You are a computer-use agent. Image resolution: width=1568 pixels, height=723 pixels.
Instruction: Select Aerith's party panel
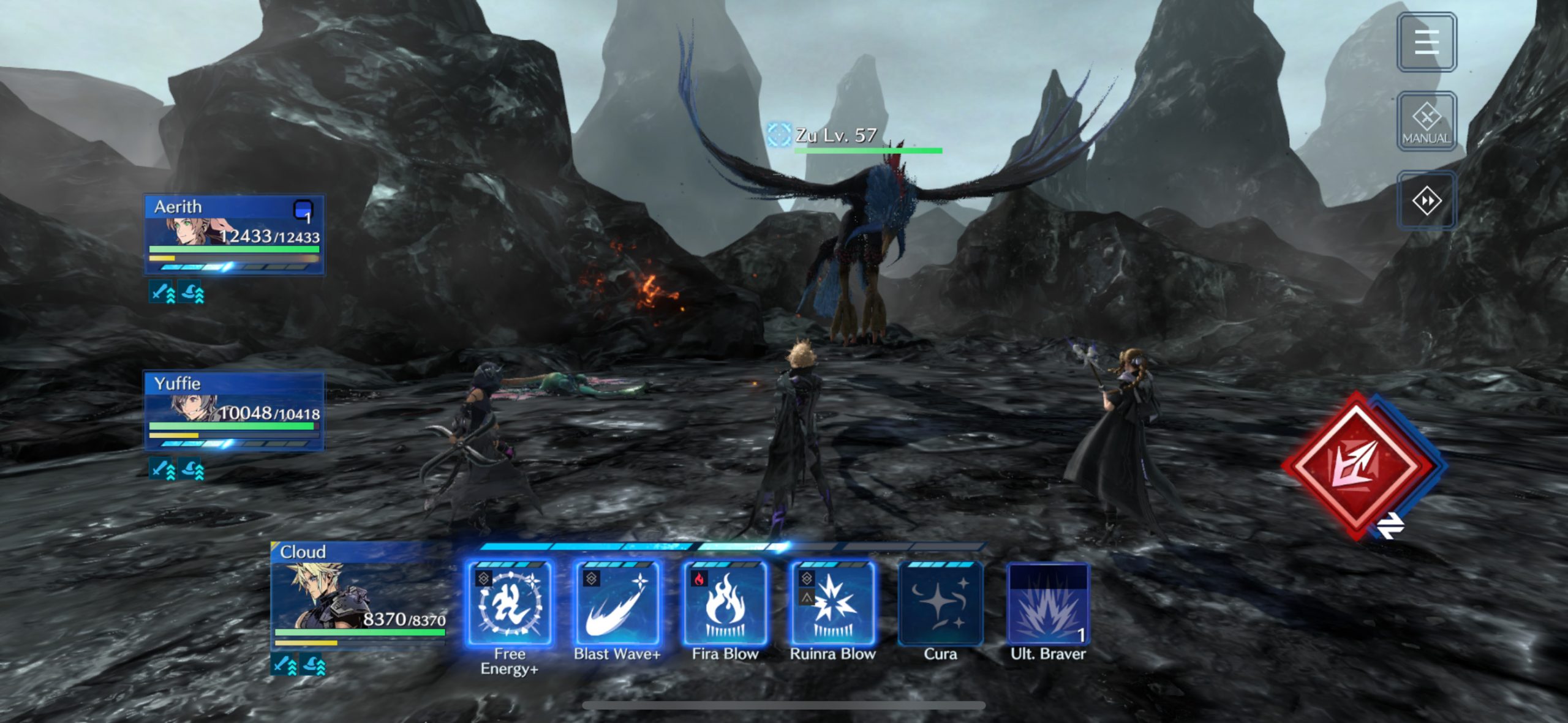tap(234, 234)
